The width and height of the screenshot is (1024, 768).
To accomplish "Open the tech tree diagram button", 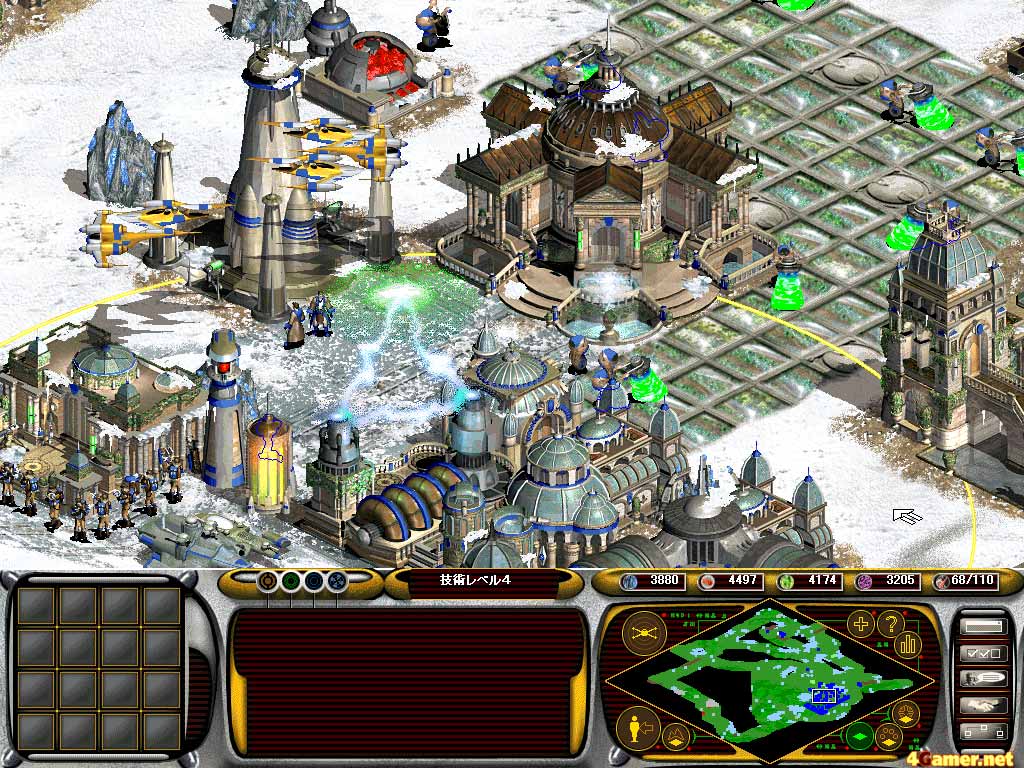I will 982,731.
